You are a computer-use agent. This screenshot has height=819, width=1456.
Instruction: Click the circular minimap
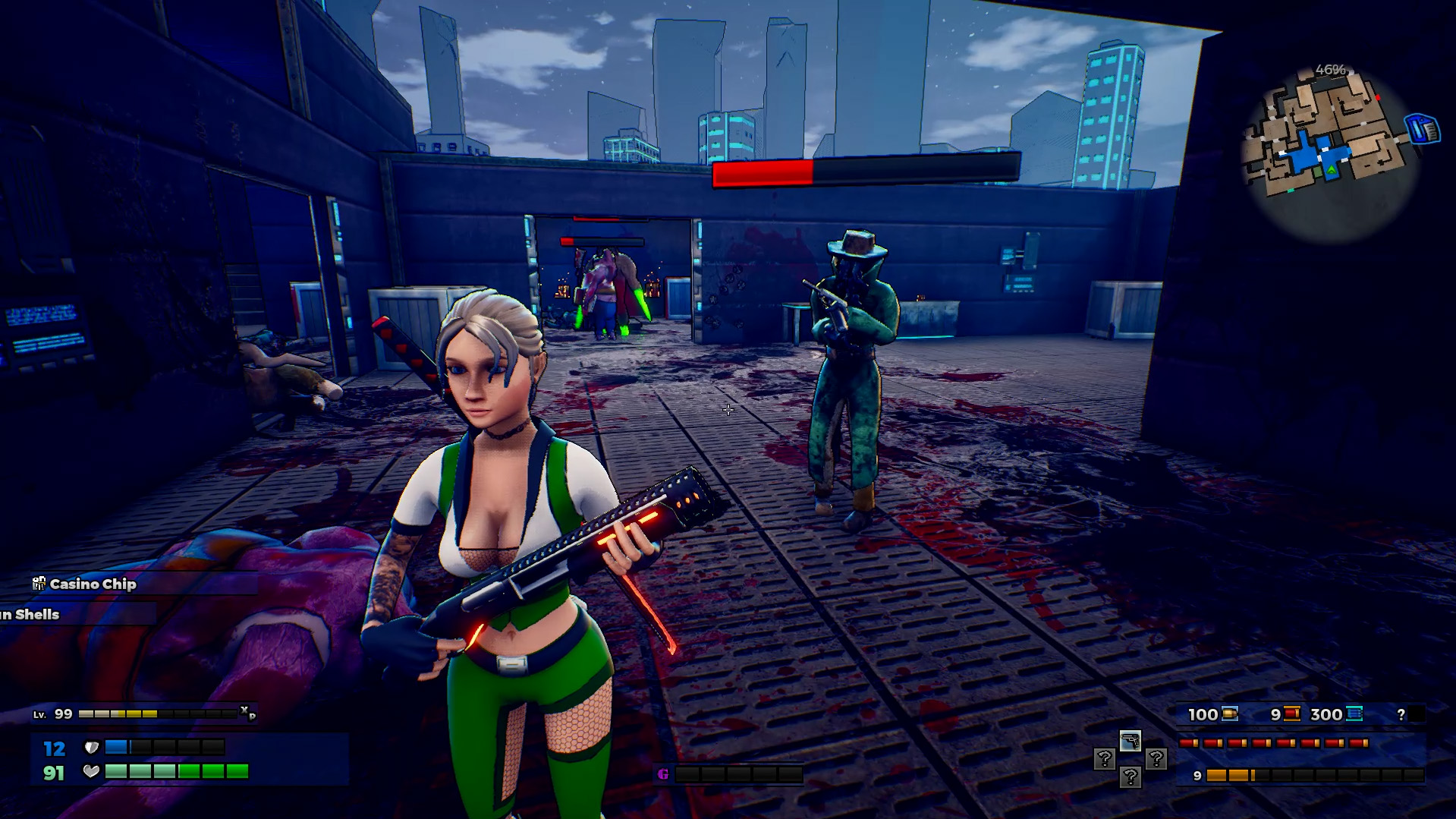point(1329,152)
